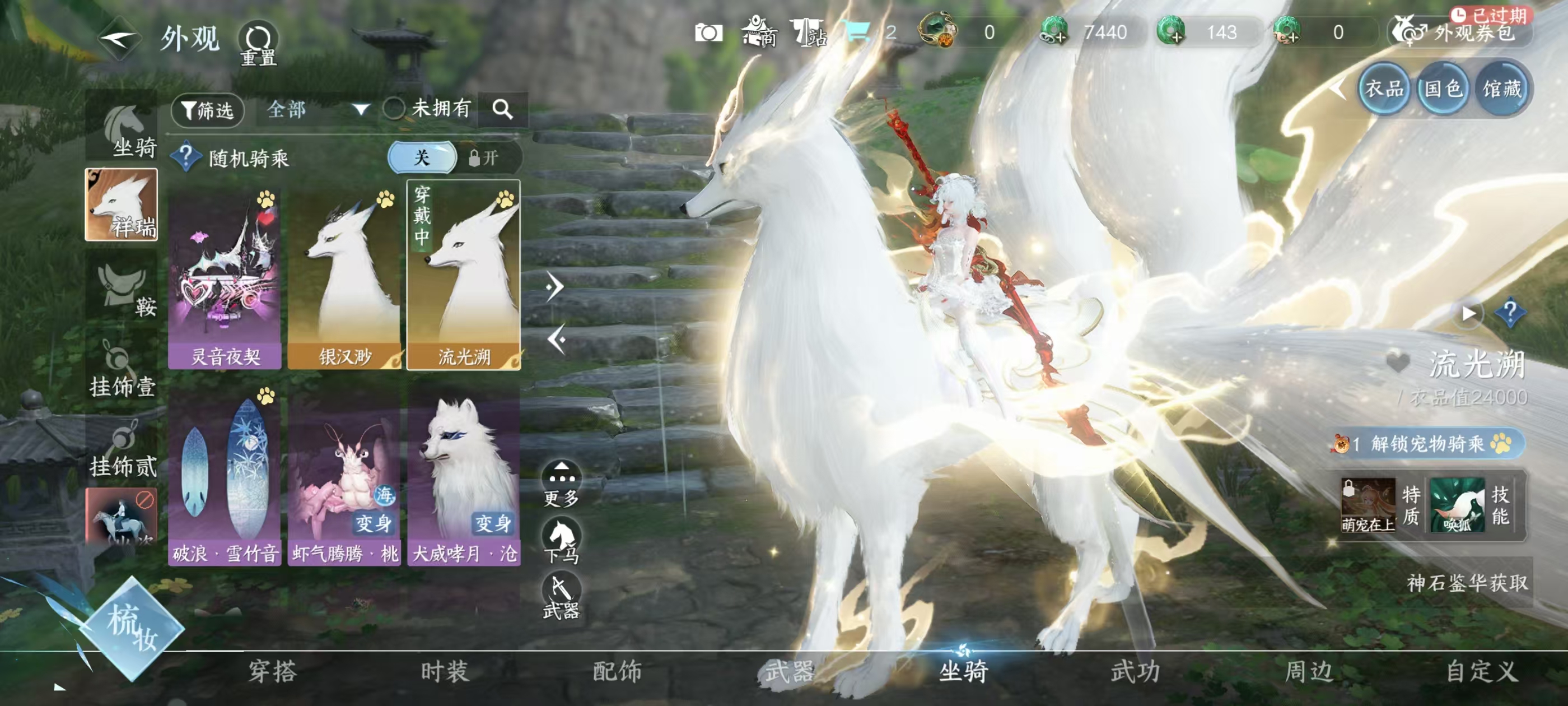The image size is (1568, 706).
Task: Choose the 银汉渺 fox mount
Action: [x=344, y=278]
